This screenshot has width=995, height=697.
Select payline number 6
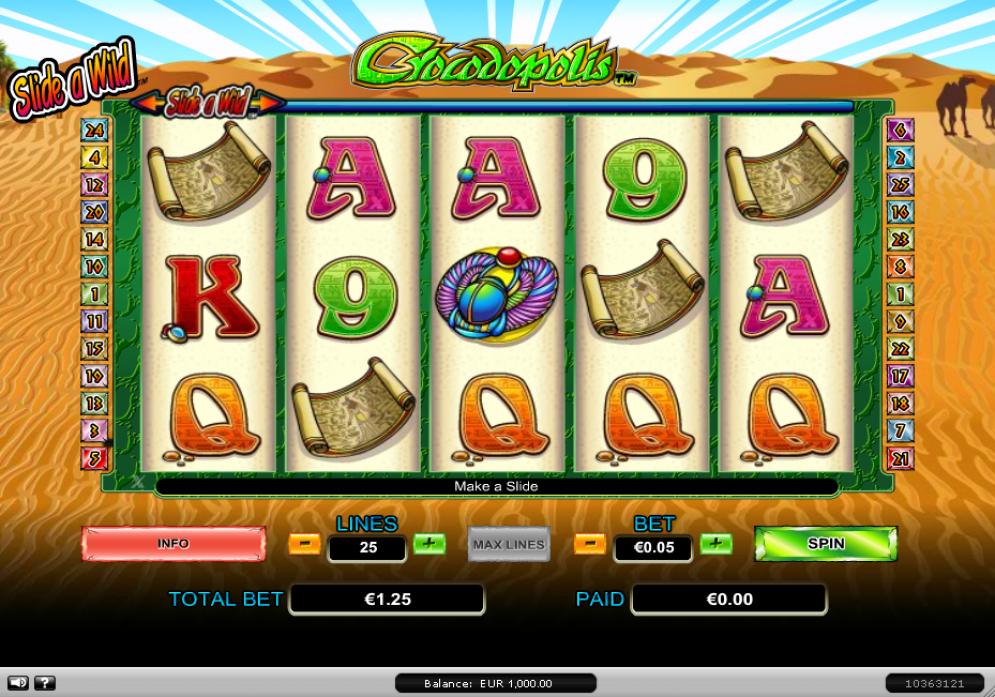899,130
